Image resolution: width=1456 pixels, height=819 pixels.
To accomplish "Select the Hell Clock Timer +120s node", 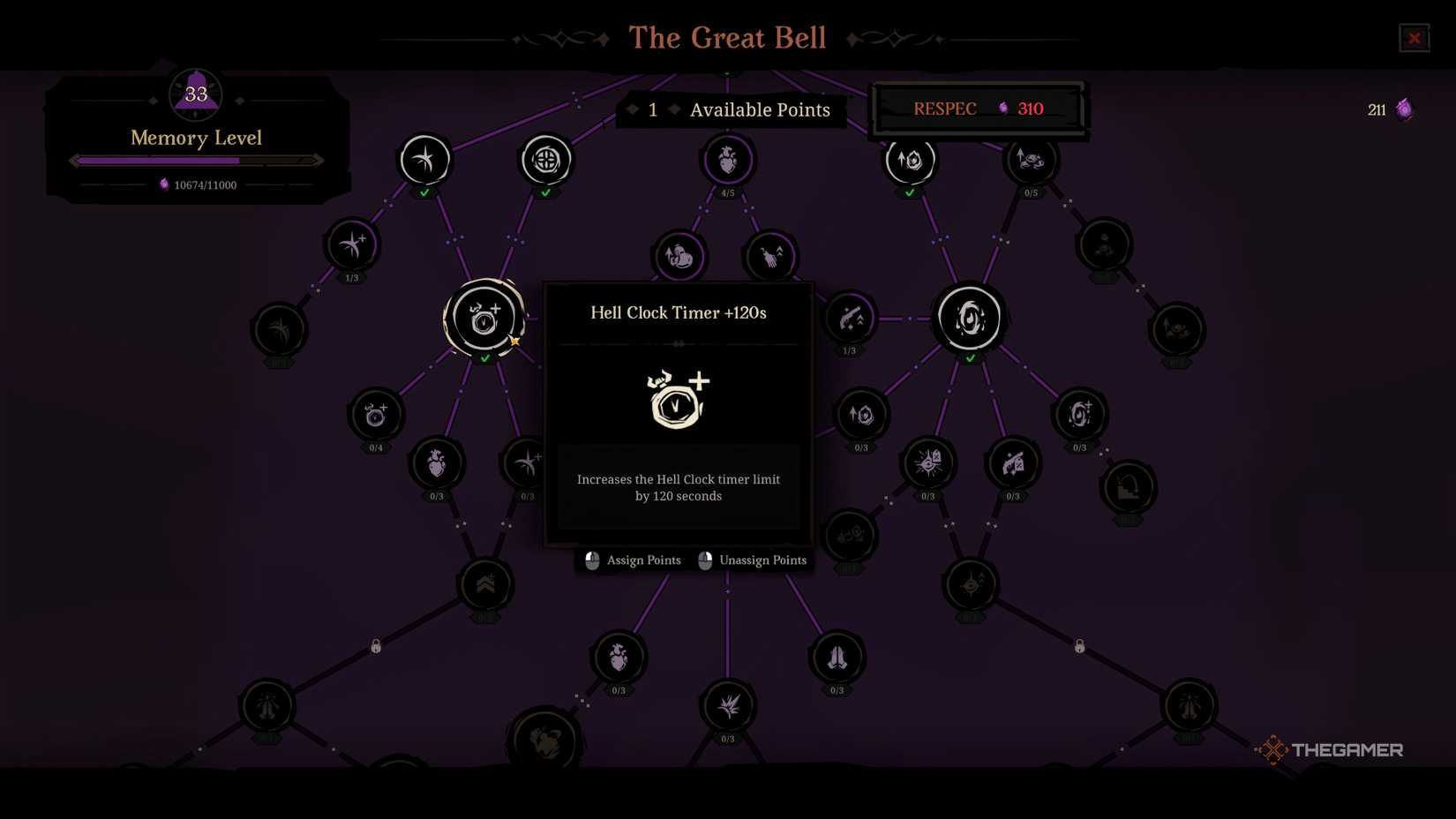I will pyautogui.click(x=484, y=319).
